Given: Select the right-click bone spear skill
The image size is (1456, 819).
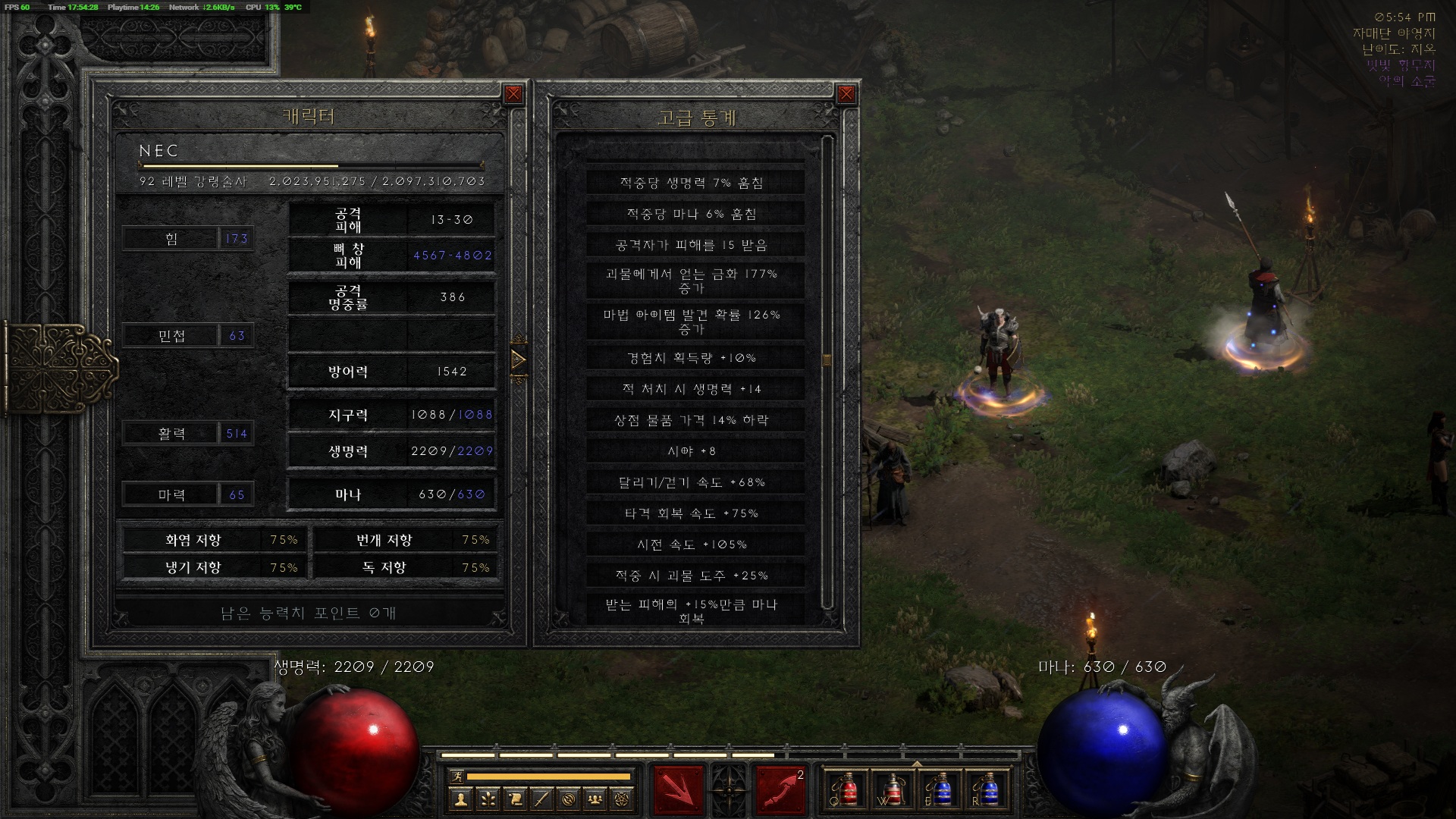Looking at the screenshot, I should tap(780, 789).
